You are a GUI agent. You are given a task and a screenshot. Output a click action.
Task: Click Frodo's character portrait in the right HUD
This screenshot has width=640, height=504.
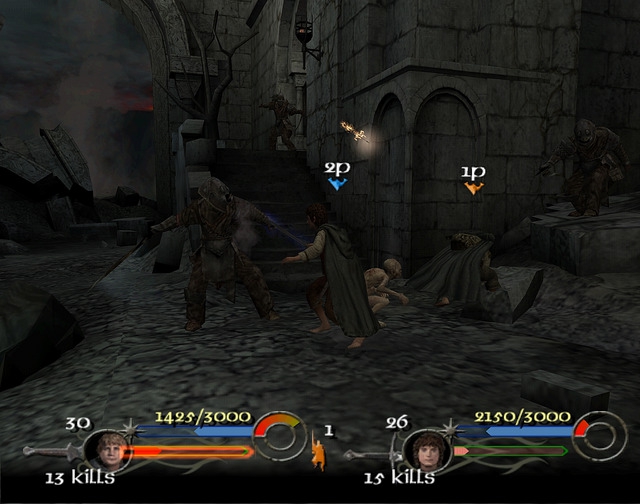click(x=426, y=449)
